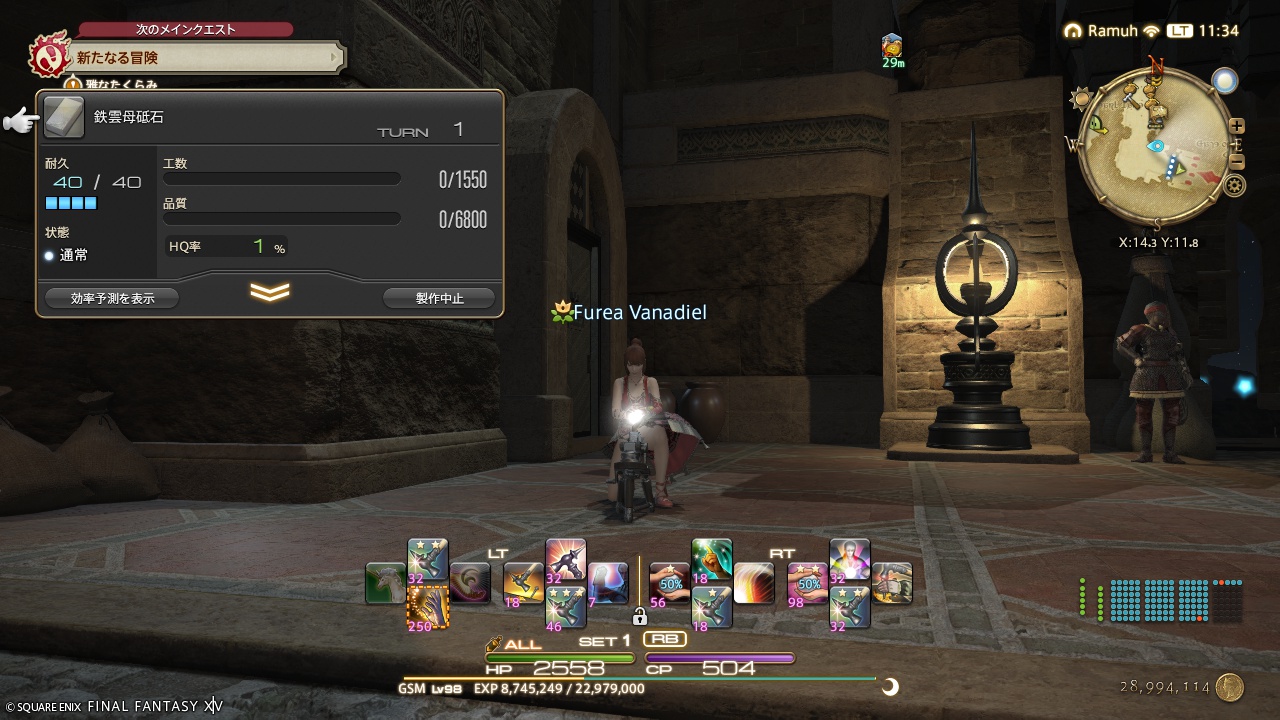The width and height of the screenshot is (1280, 720).
Task: Expand the synthesis window via the chevron
Action: [x=270, y=293]
